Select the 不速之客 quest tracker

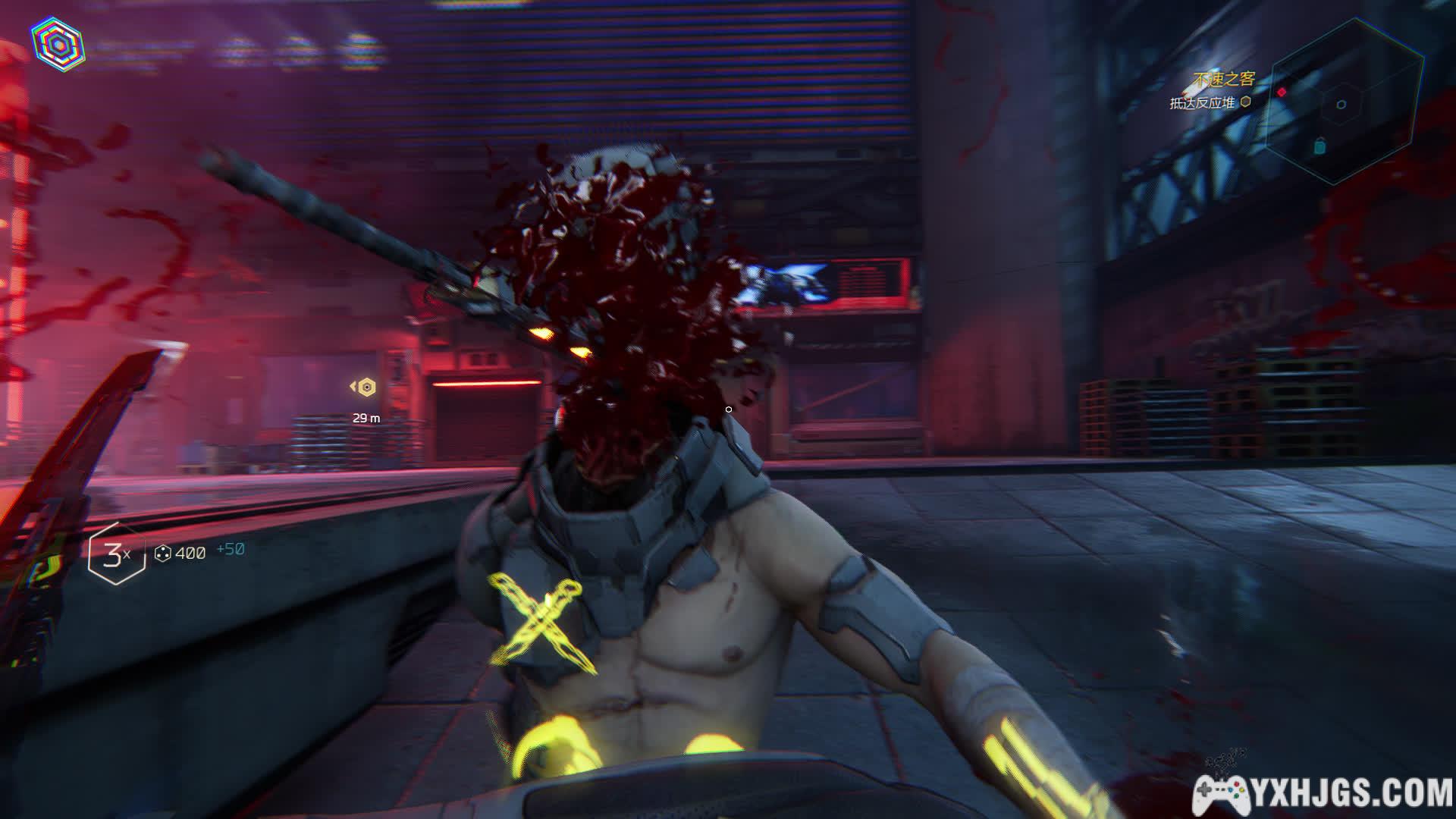(1224, 79)
